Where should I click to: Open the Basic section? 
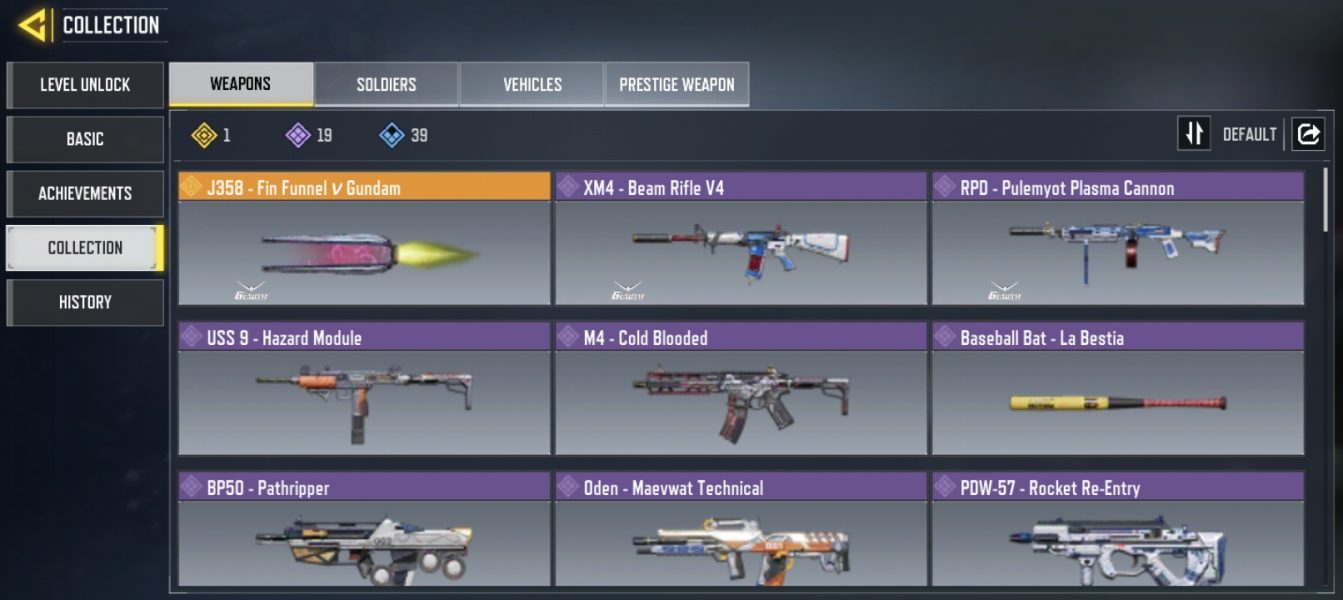coord(85,139)
